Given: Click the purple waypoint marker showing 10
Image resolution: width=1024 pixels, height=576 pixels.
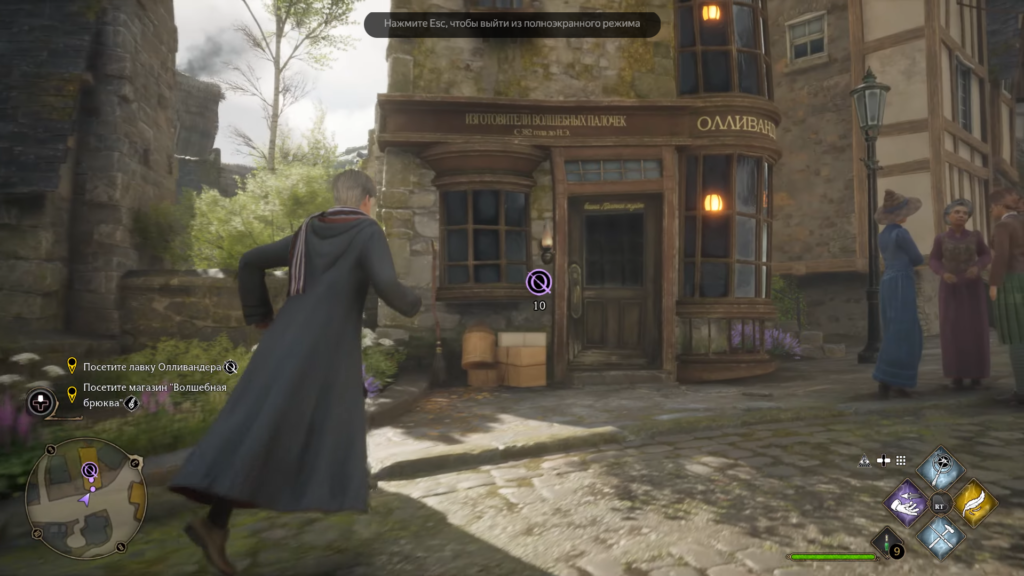Looking at the screenshot, I should (539, 282).
